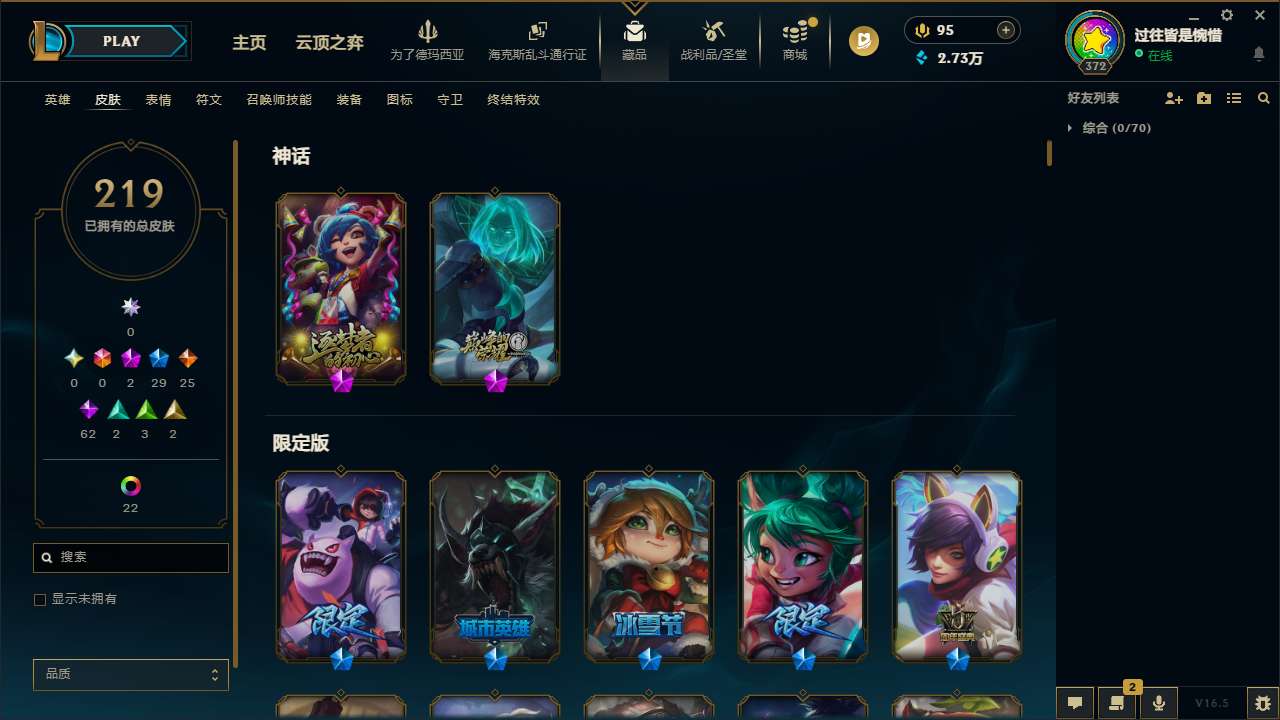The image size is (1280, 720).
Task: Switch to the 英雄 tab
Action: (x=57, y=100)
